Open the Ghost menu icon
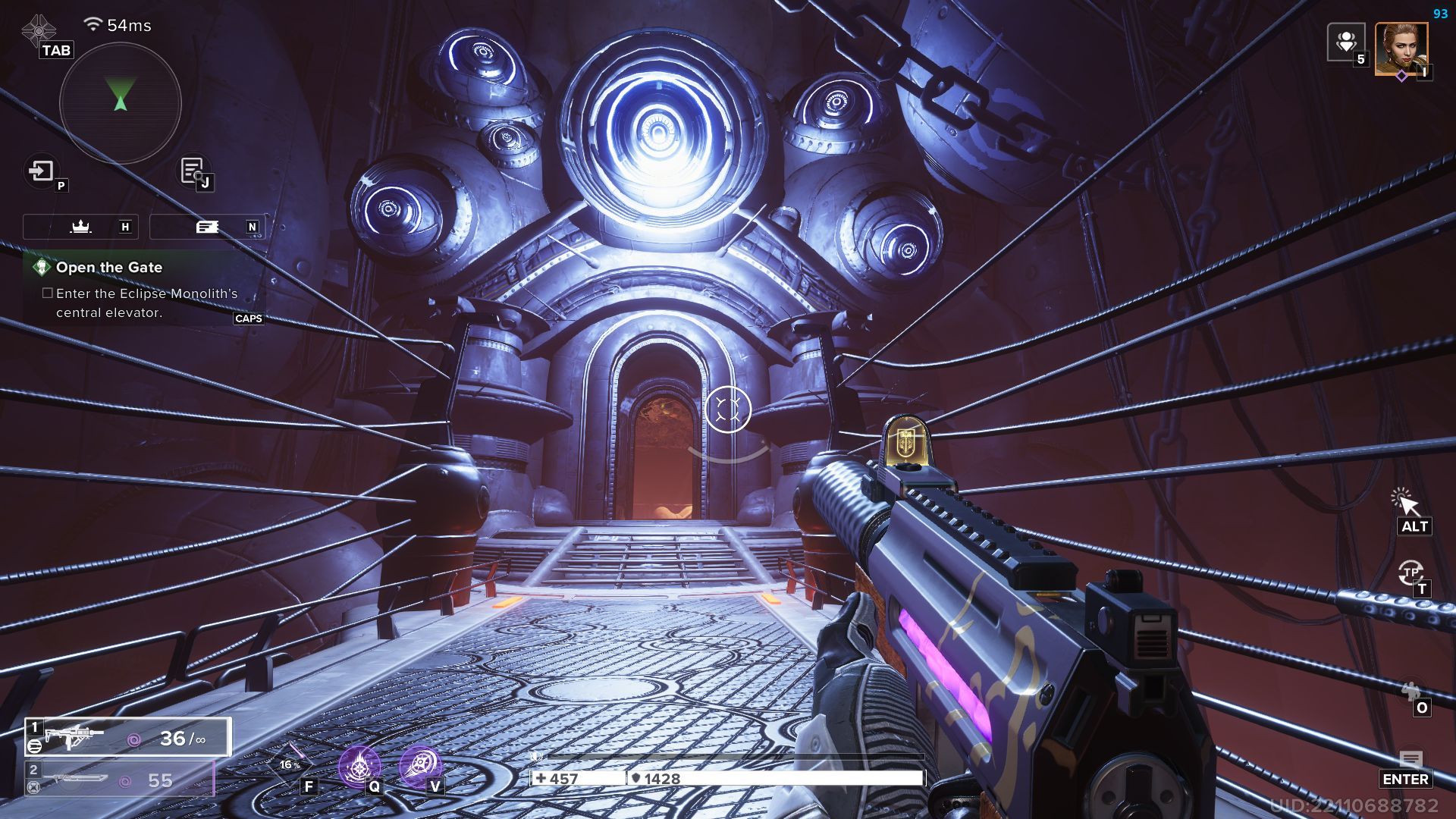Image resolution: width=1456 pixels, height=819 pixels. 38,30
